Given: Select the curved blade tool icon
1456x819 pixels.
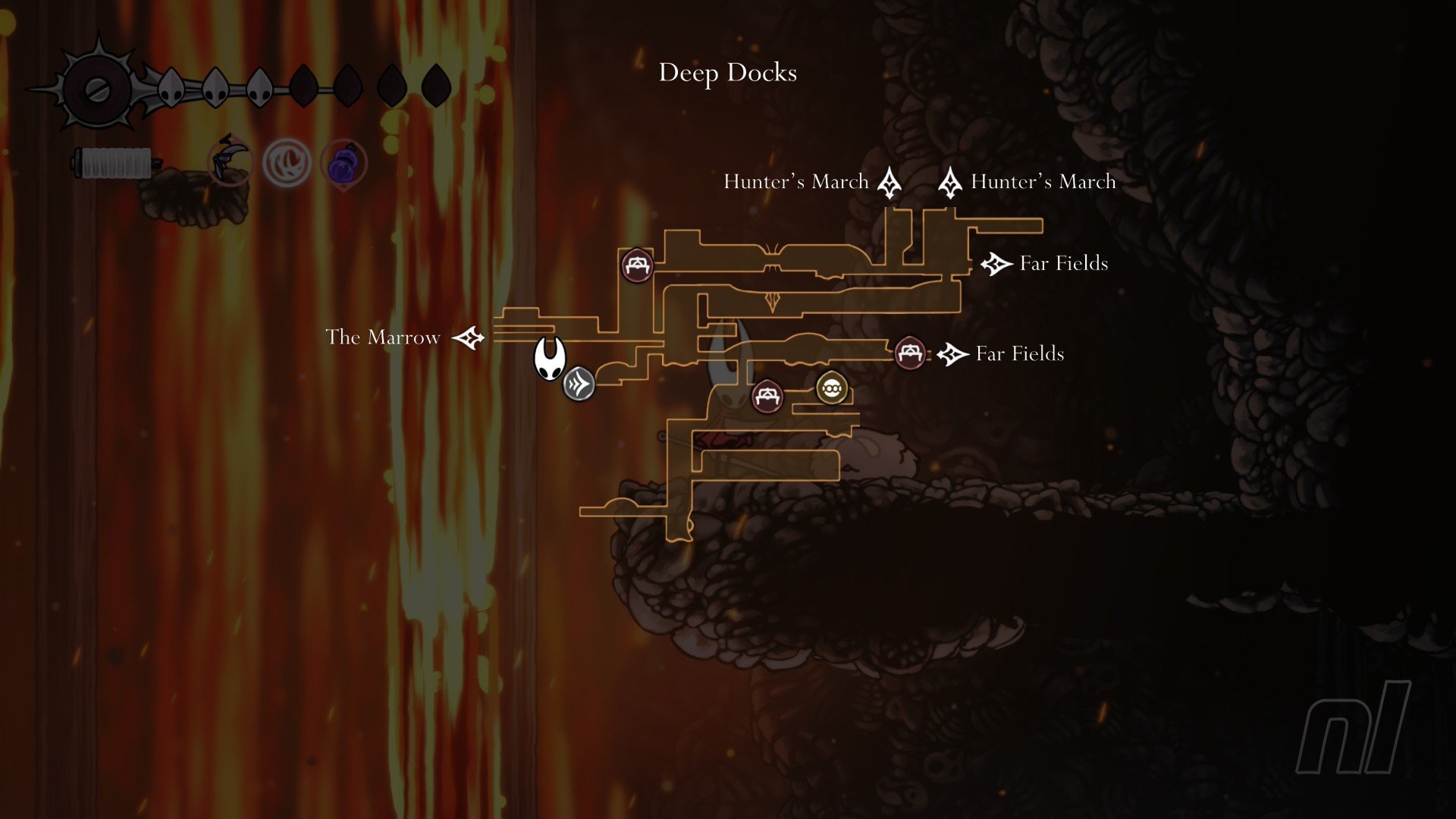Looking at the screenshot, I should [230, 161].
